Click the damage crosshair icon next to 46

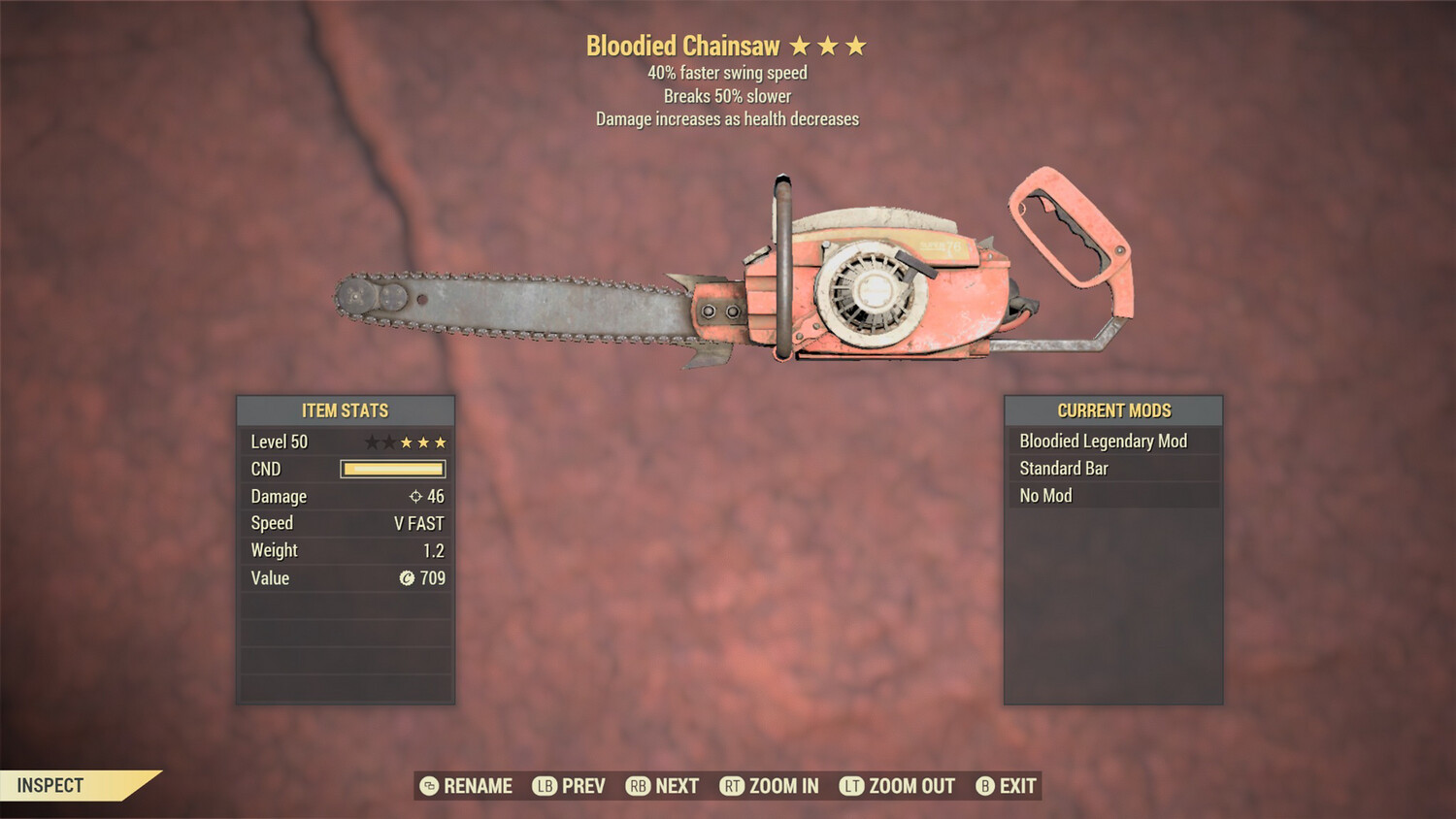(x=416, y=496)
